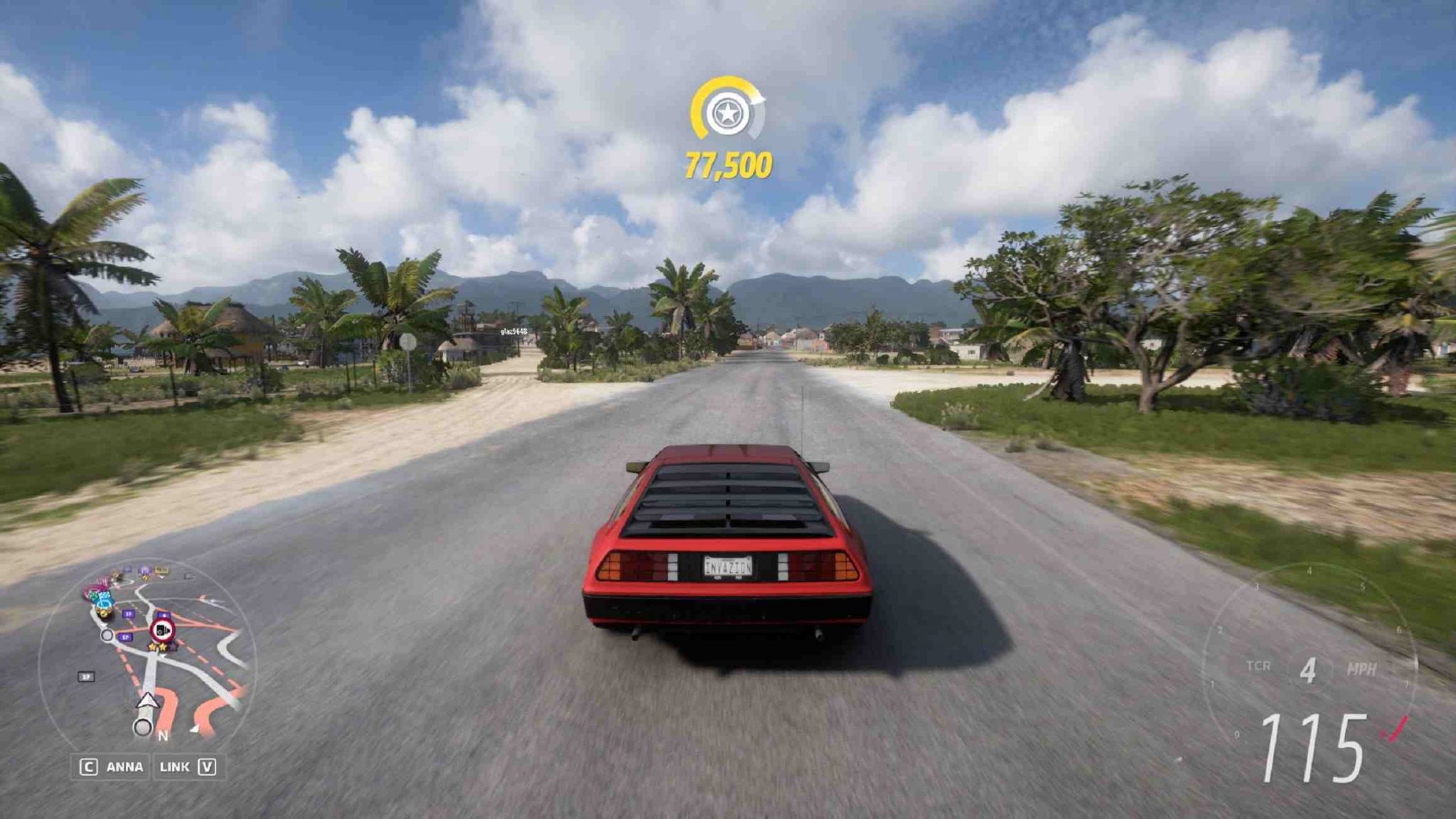Select the purple XP board icon on the minimap
Screen dimensions: 1456x819
point(129,614)
